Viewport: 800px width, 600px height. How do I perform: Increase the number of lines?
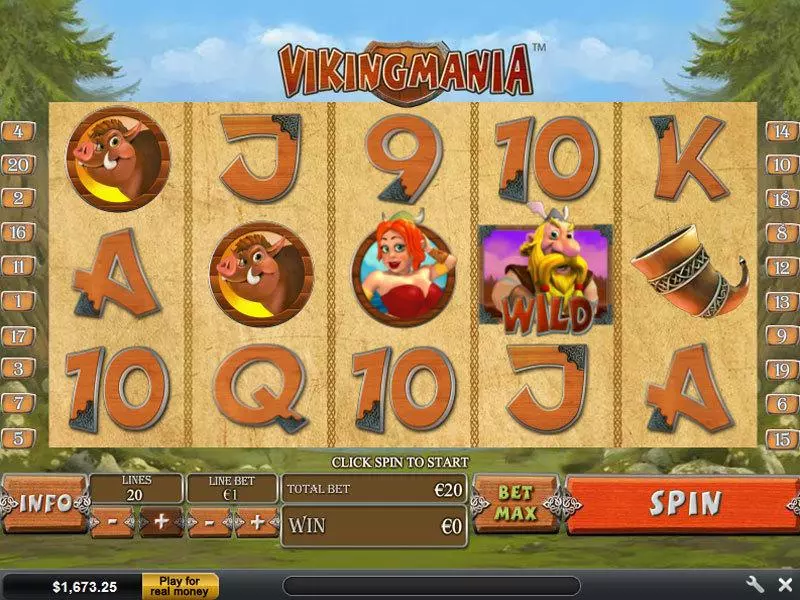pos(160,522)
